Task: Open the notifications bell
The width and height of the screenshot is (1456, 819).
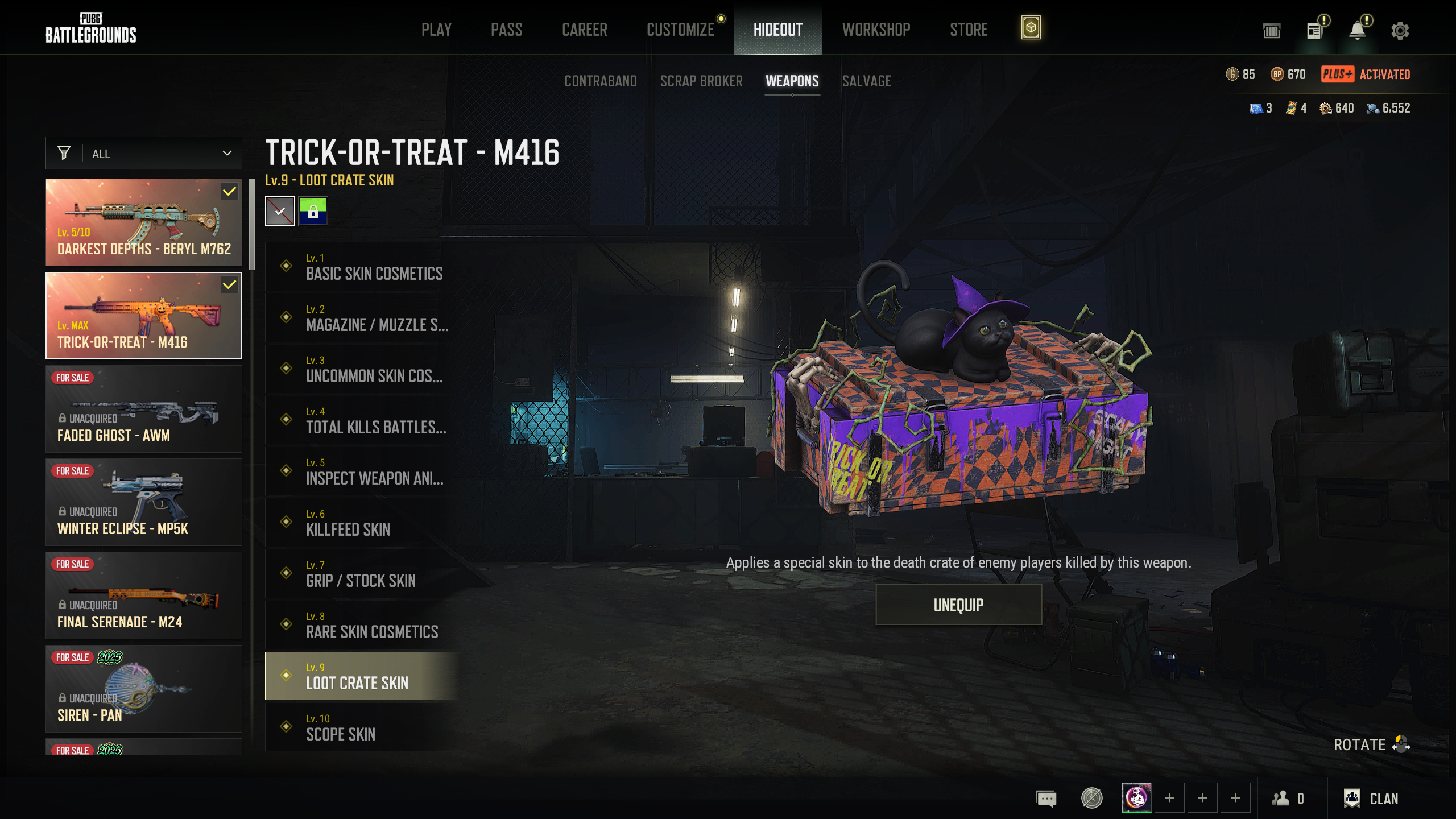Action: click(x=1358, y=31)
